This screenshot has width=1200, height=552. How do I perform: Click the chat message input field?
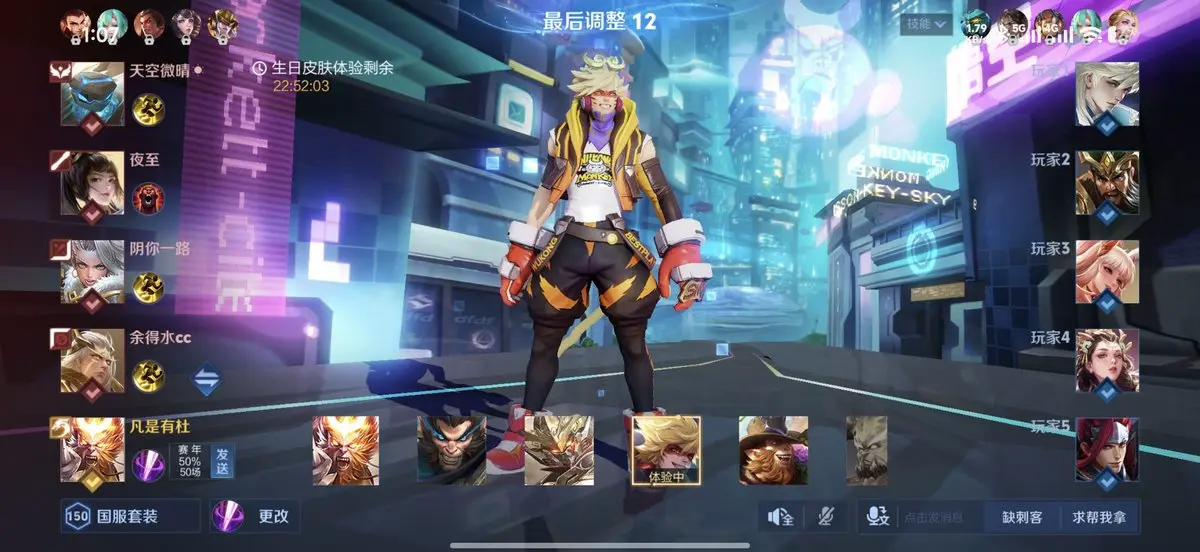coord(934,517)
